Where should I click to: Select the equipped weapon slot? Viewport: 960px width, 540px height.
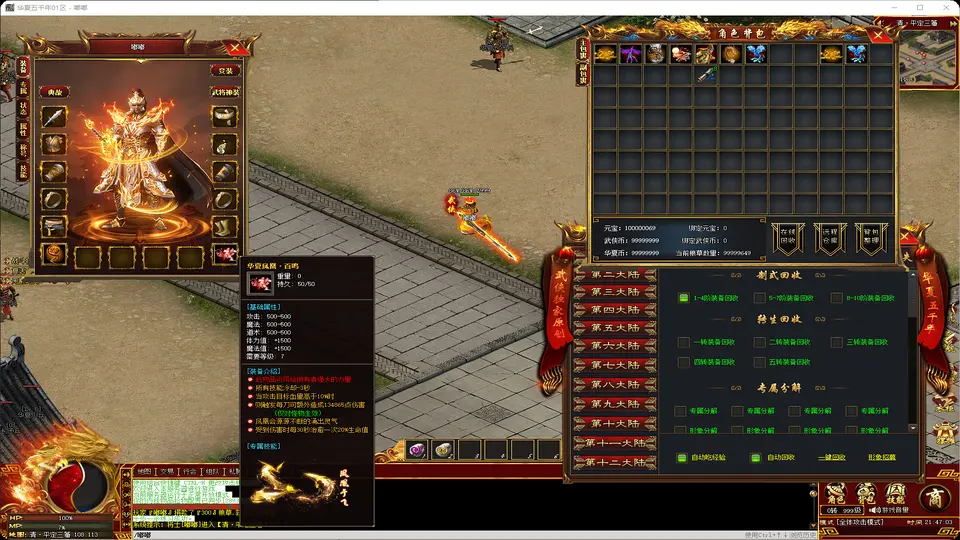[54, 117]
